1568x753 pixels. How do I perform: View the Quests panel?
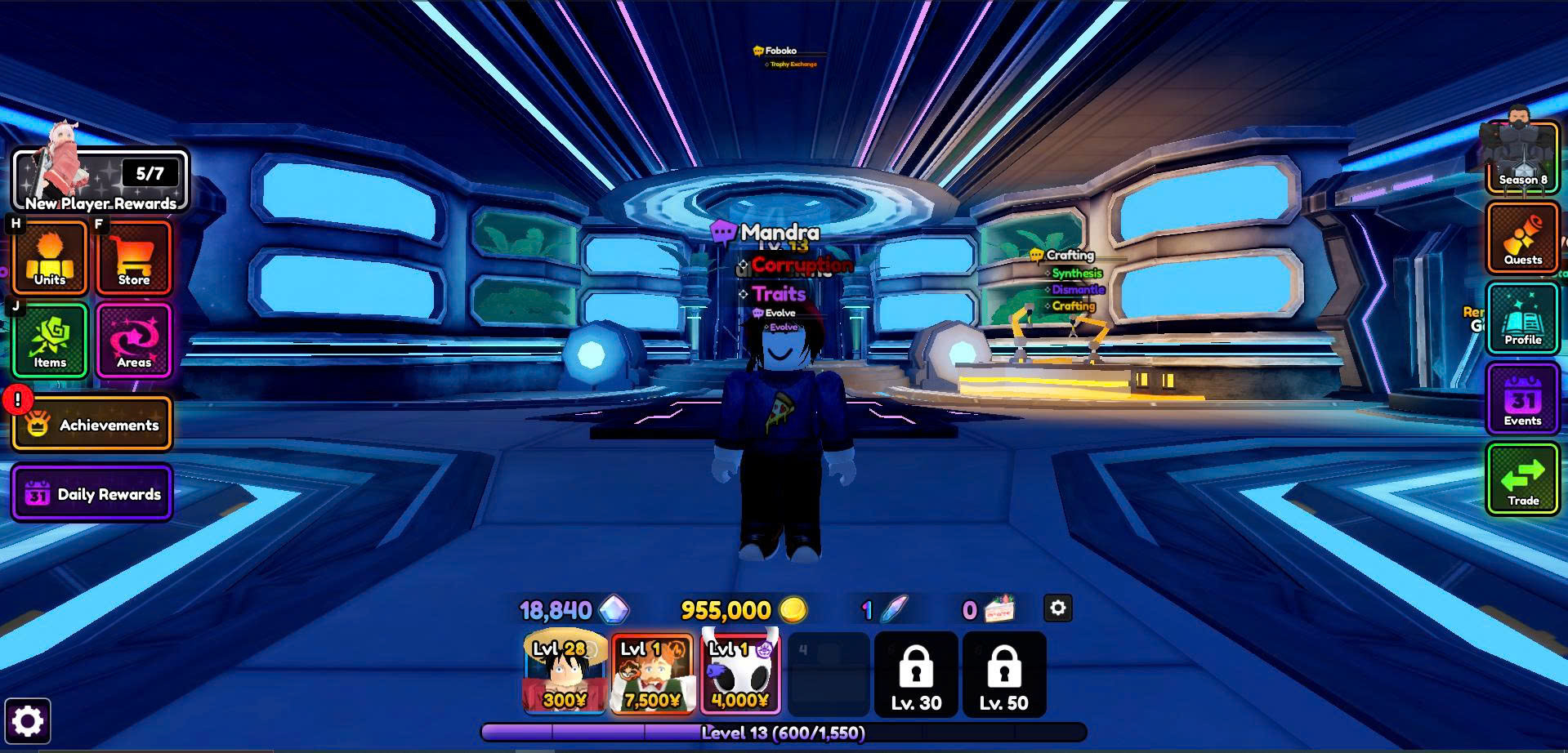click(1522, 238)
